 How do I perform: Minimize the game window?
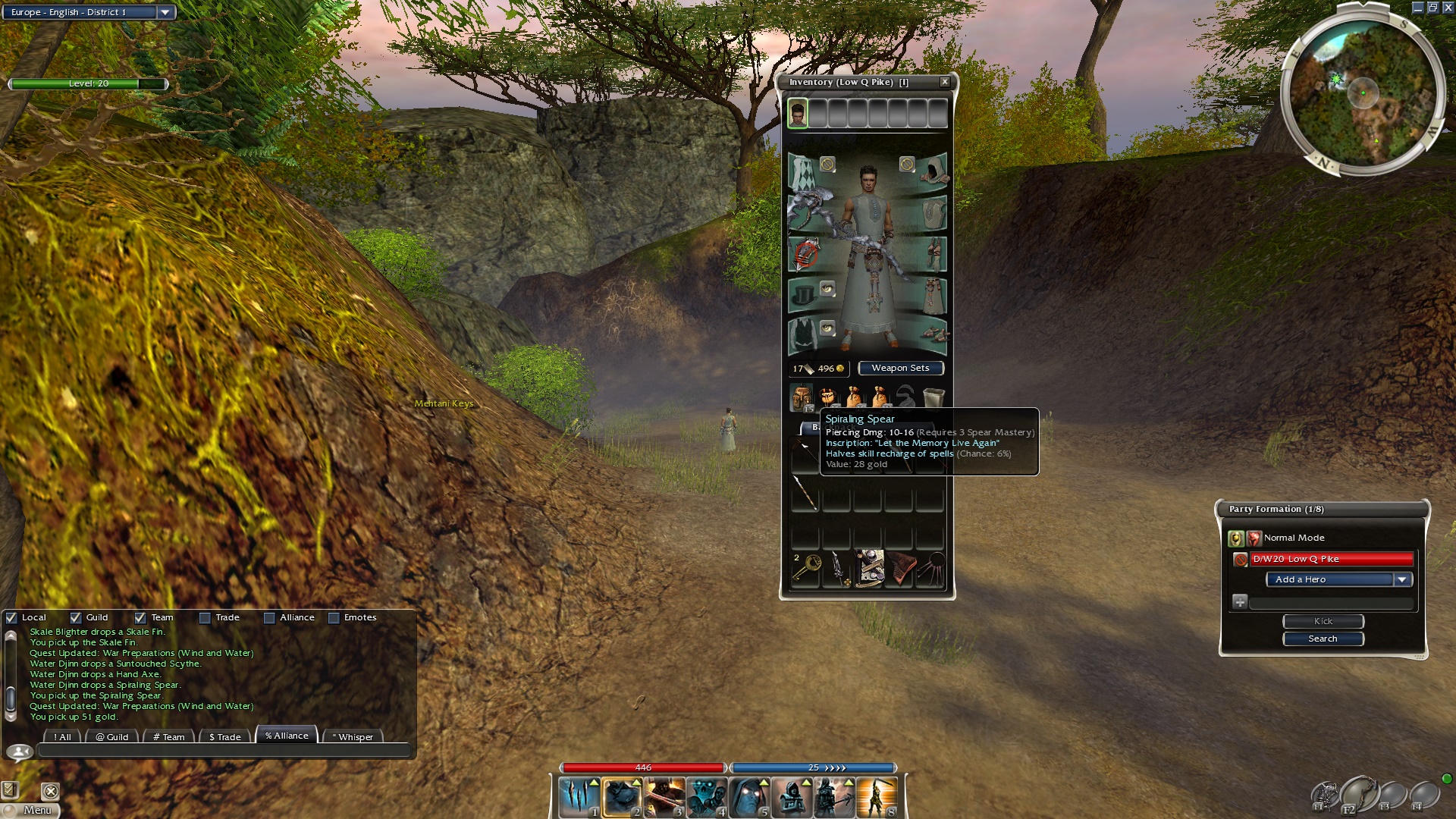[1417, 8]
